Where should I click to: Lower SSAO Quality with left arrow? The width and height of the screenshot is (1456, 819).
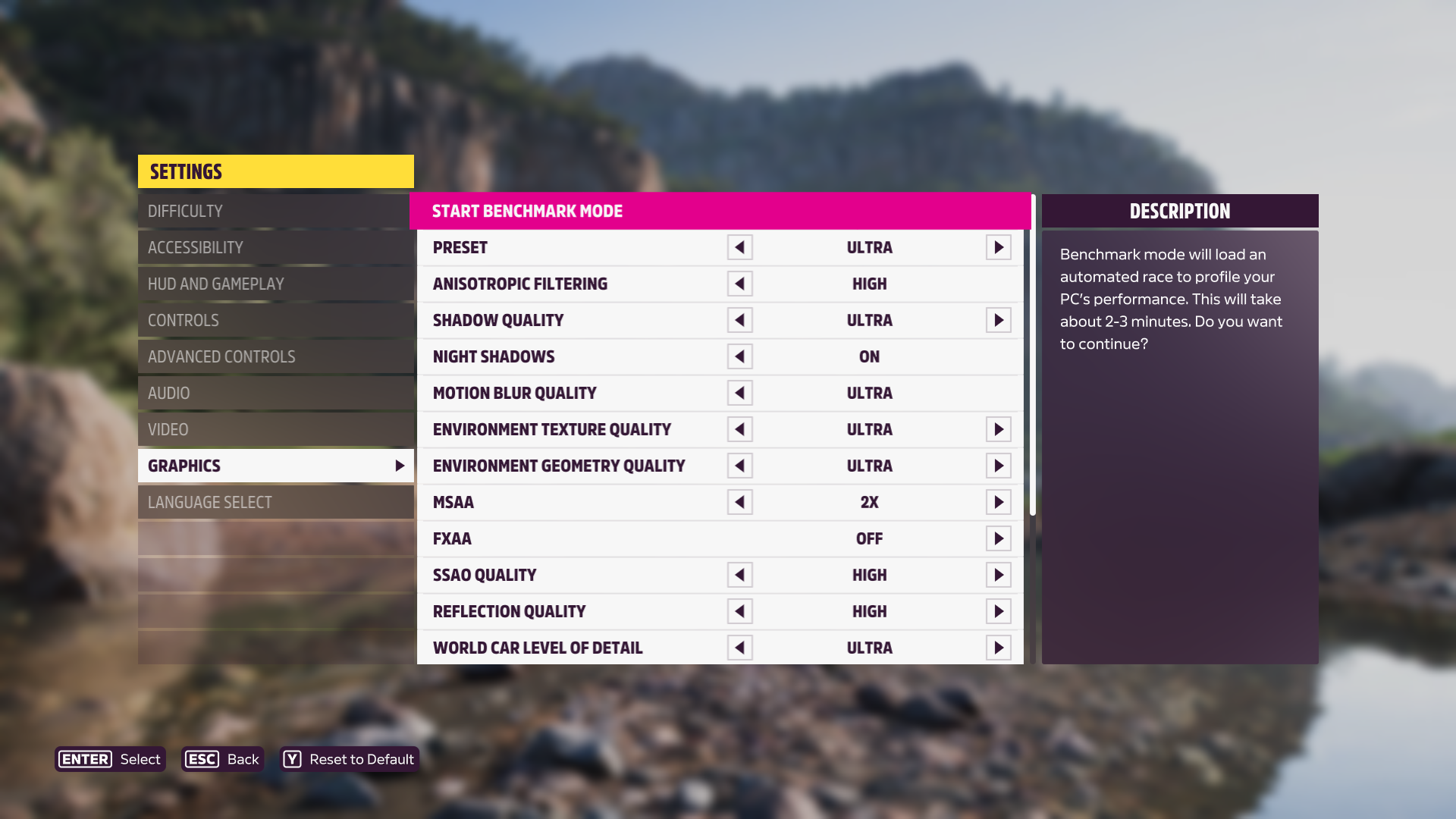(x=739, y=575)
